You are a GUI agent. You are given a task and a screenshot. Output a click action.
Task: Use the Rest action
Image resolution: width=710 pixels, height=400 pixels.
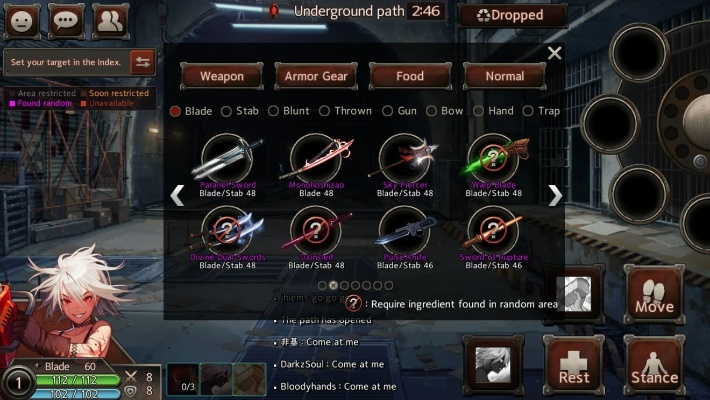(x=574, y=364)
